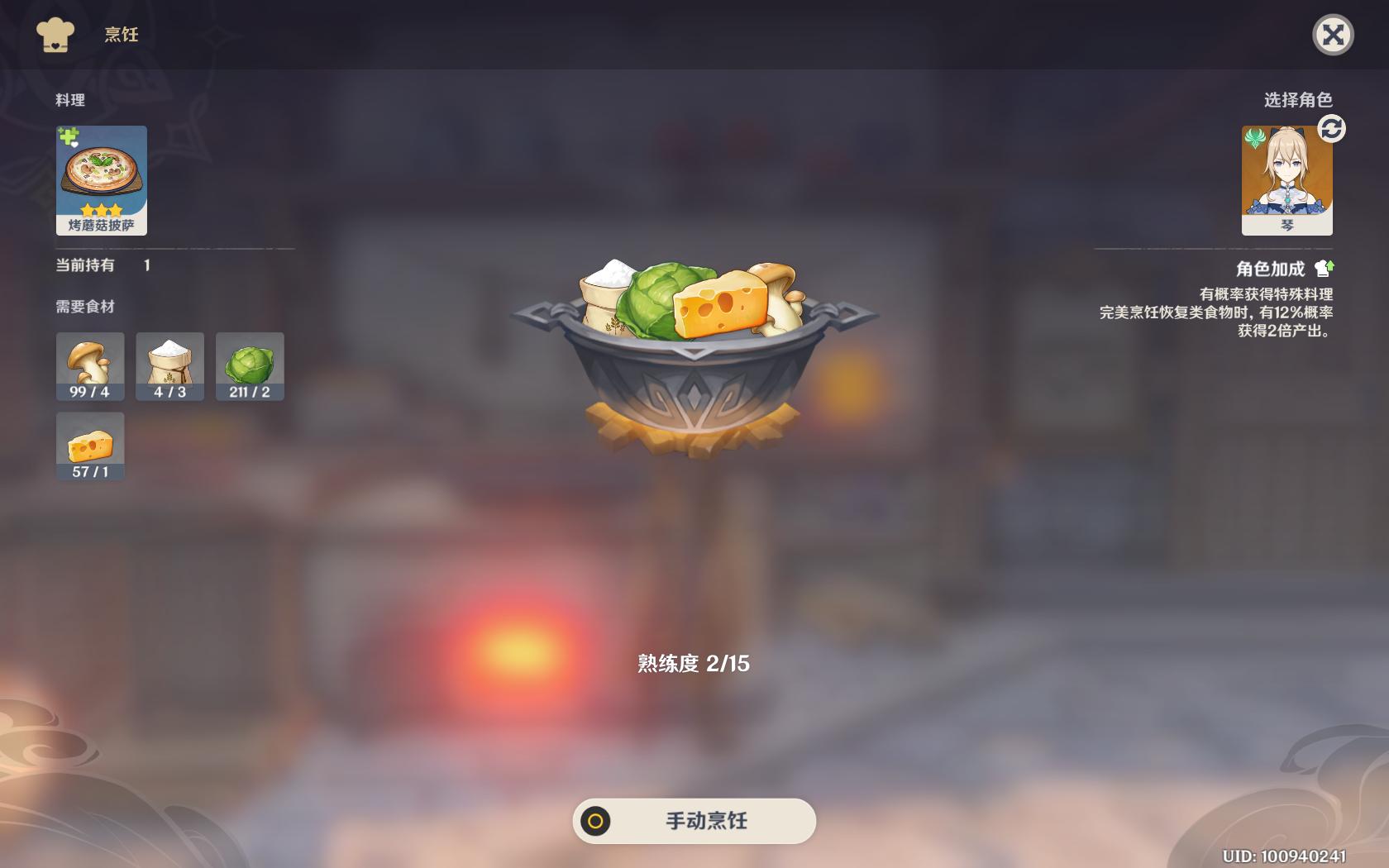Select the three-star rating on the pizza card
The width and height of the screenshot is (1389, 868).
tap(101, 210)
